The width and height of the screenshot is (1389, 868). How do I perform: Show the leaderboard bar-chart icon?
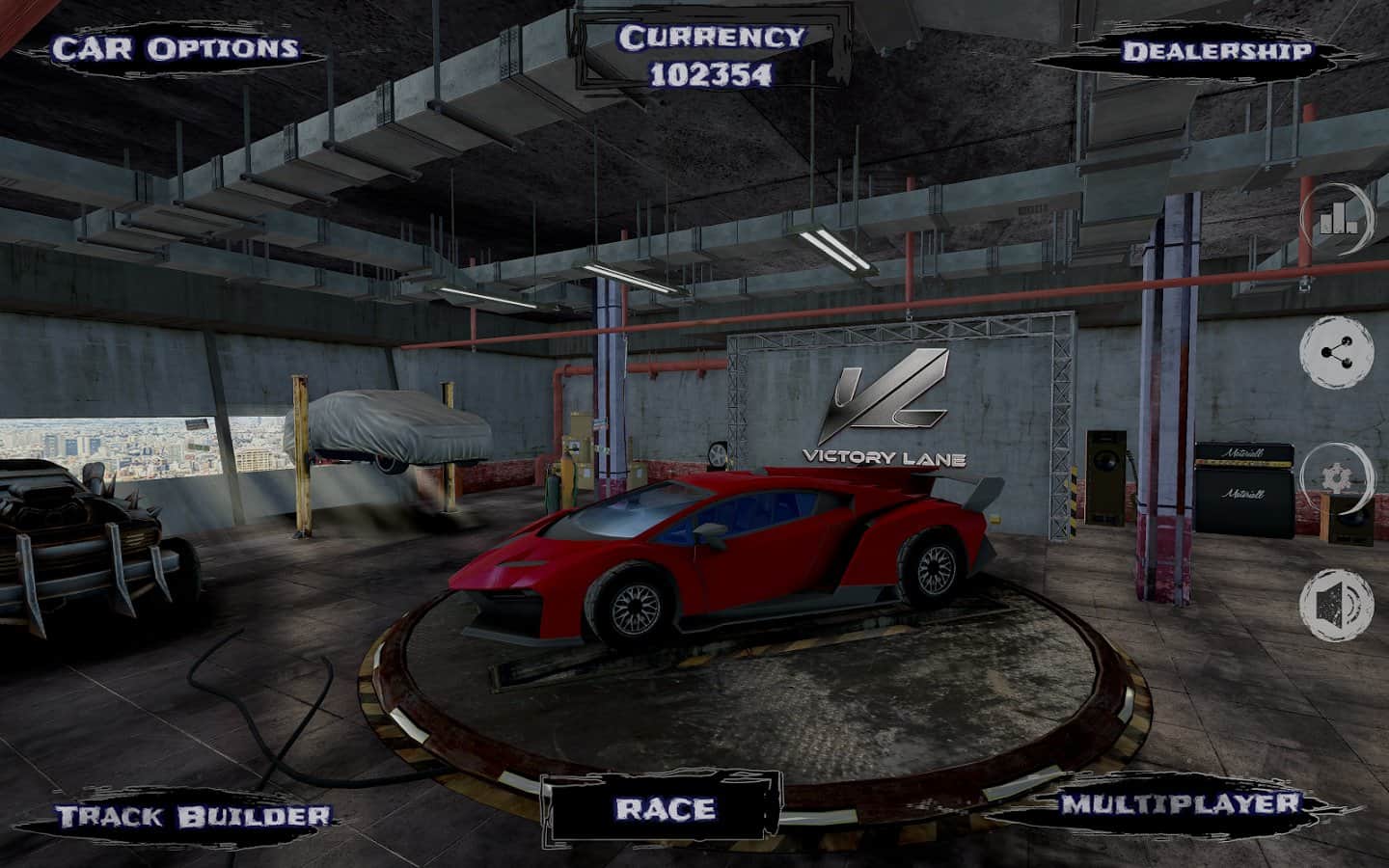point(1338,221)
